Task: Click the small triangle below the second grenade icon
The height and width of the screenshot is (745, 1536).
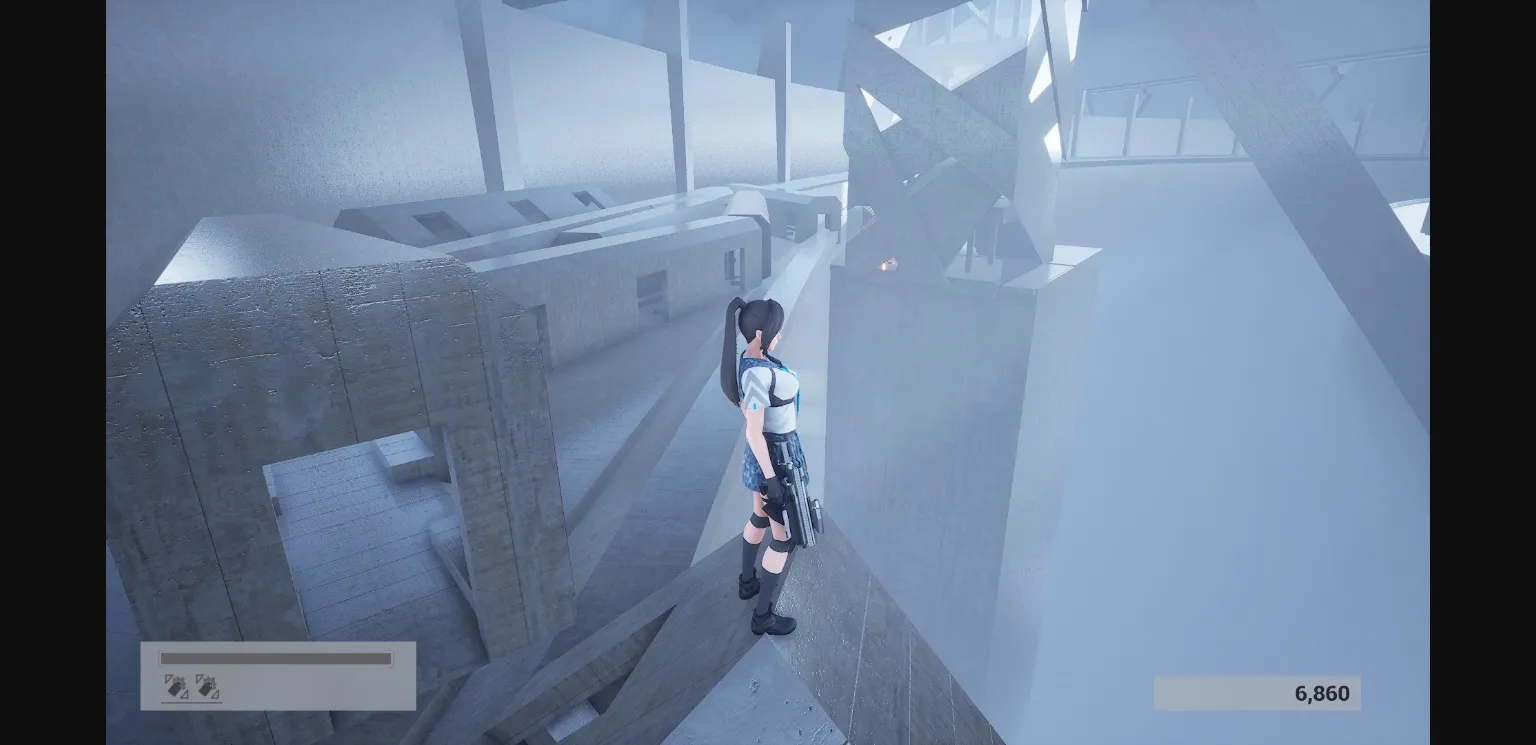Action: click(216, 695)
